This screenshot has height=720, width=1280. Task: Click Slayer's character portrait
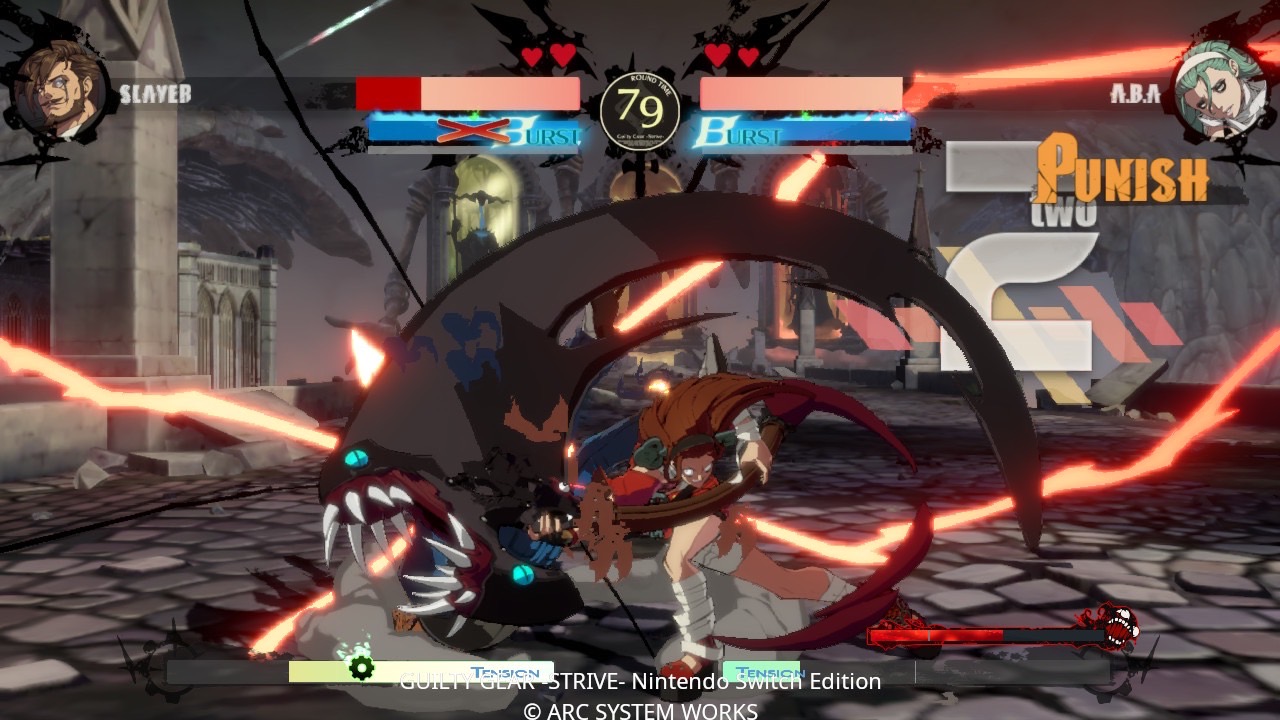(59, 89)
